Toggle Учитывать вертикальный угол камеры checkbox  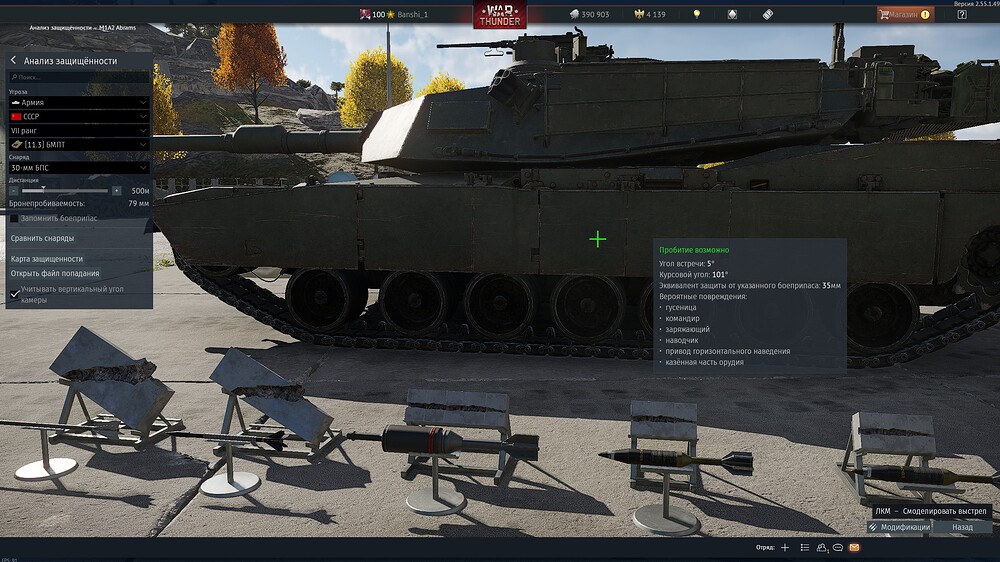(14, 294)
